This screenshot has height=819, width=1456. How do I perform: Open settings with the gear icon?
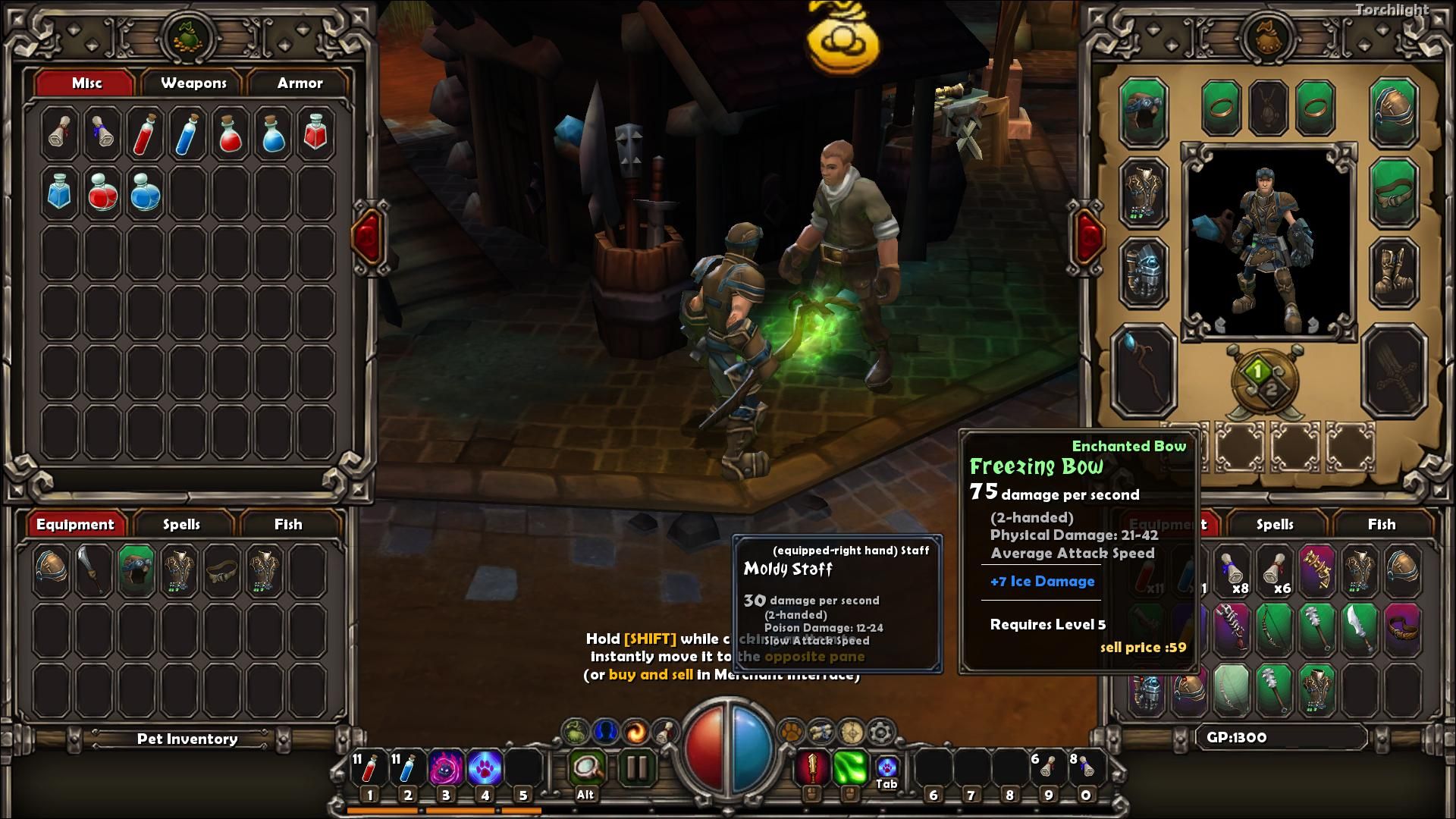coord(880,732)
